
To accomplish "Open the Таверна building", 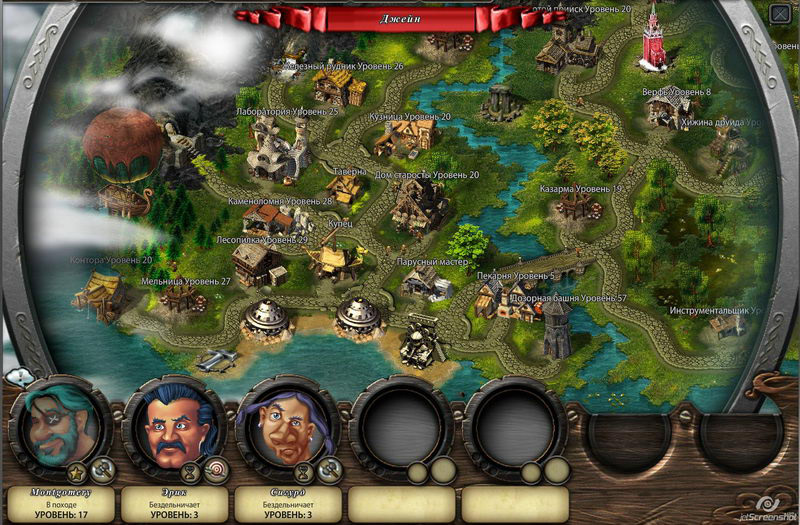I will (x=347, y=187).
